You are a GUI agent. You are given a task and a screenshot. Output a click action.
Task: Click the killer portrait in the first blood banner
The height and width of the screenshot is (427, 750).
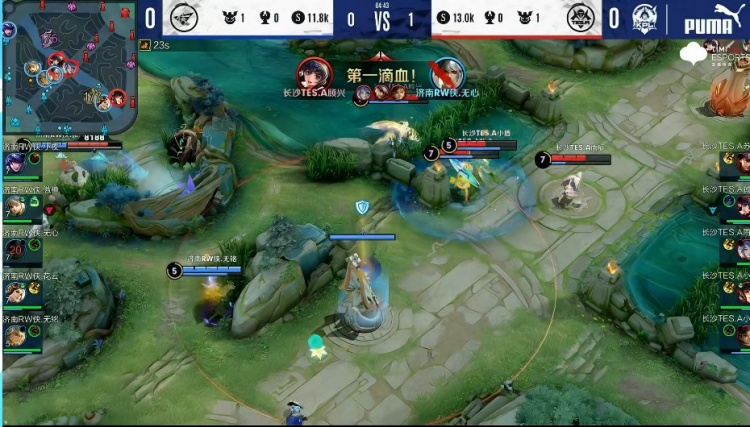tap(314, 74)
